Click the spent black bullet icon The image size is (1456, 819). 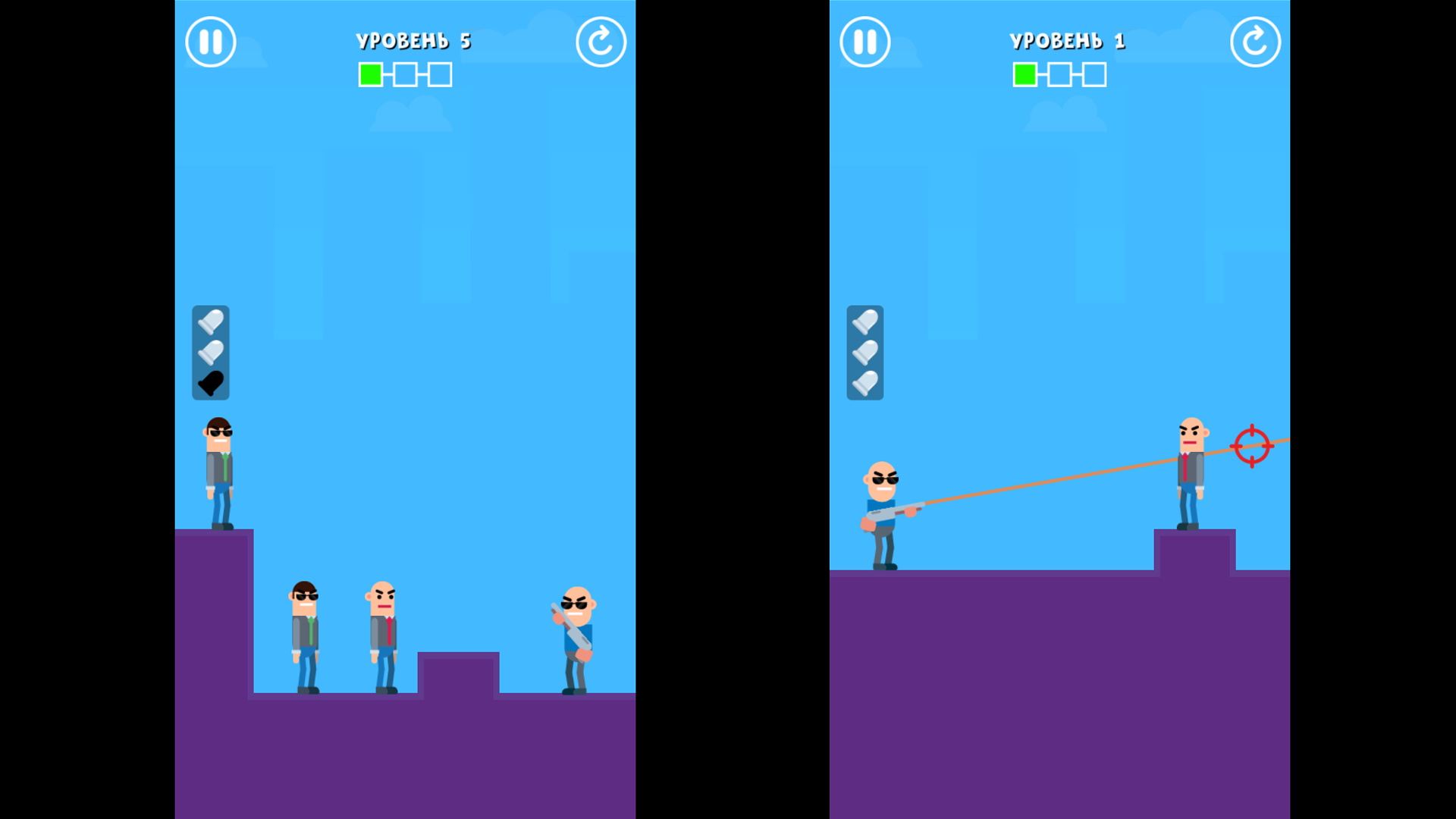pos(211,383)
